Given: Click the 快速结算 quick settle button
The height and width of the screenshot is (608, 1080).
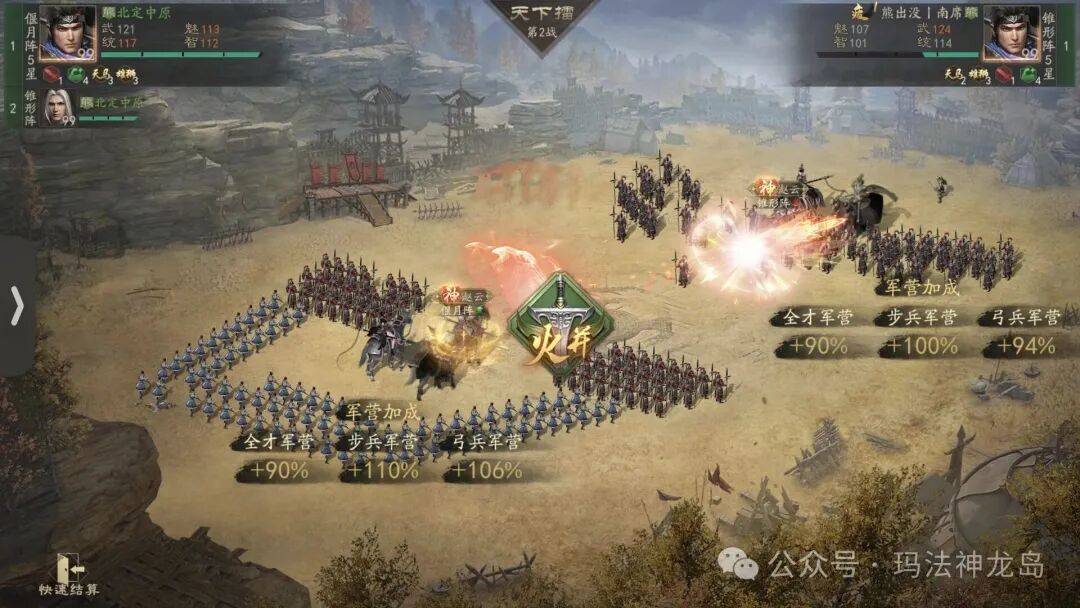Looking at the screenshot, I should point(68,573).
